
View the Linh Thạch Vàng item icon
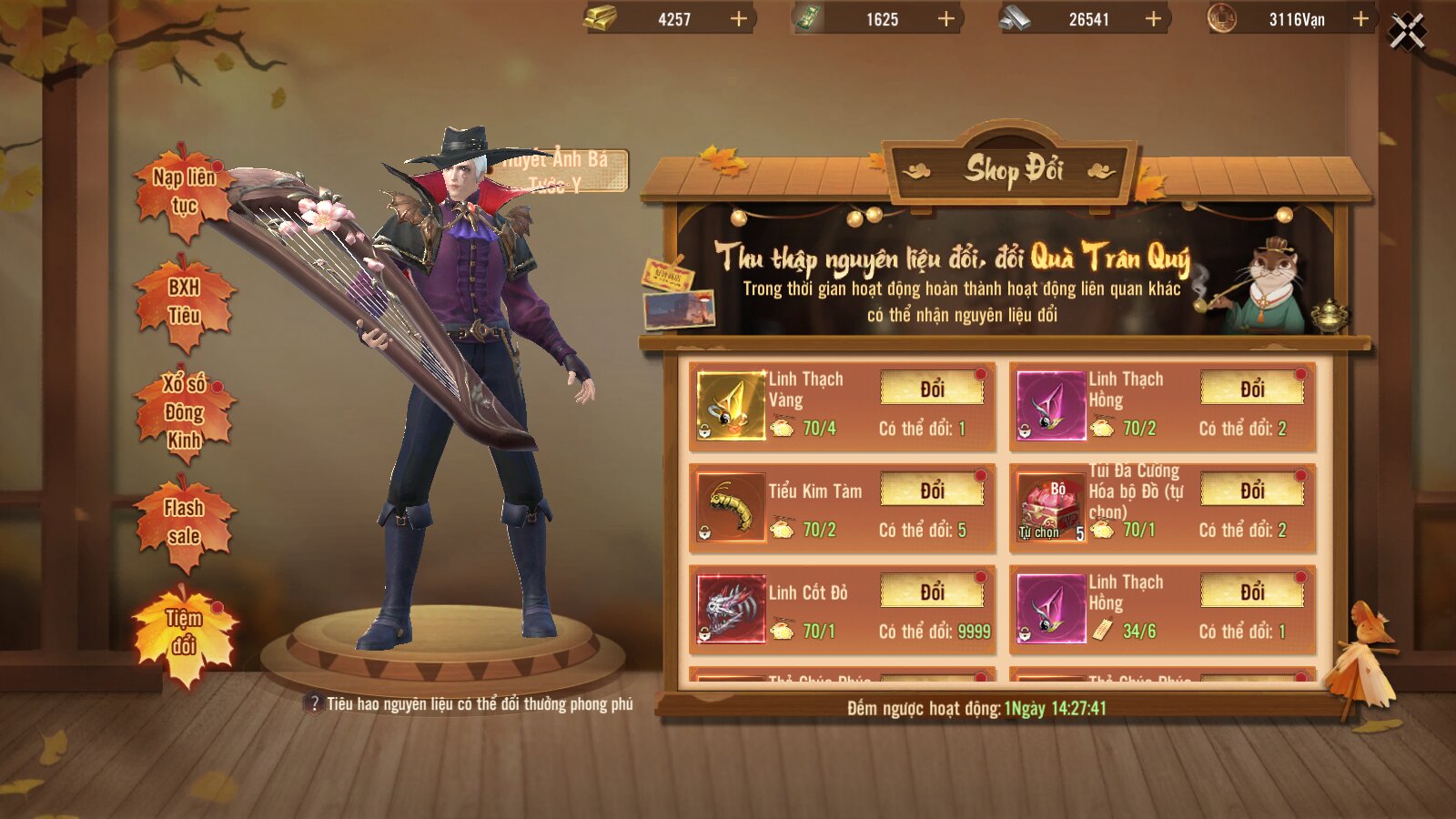[x=731, y=406]
